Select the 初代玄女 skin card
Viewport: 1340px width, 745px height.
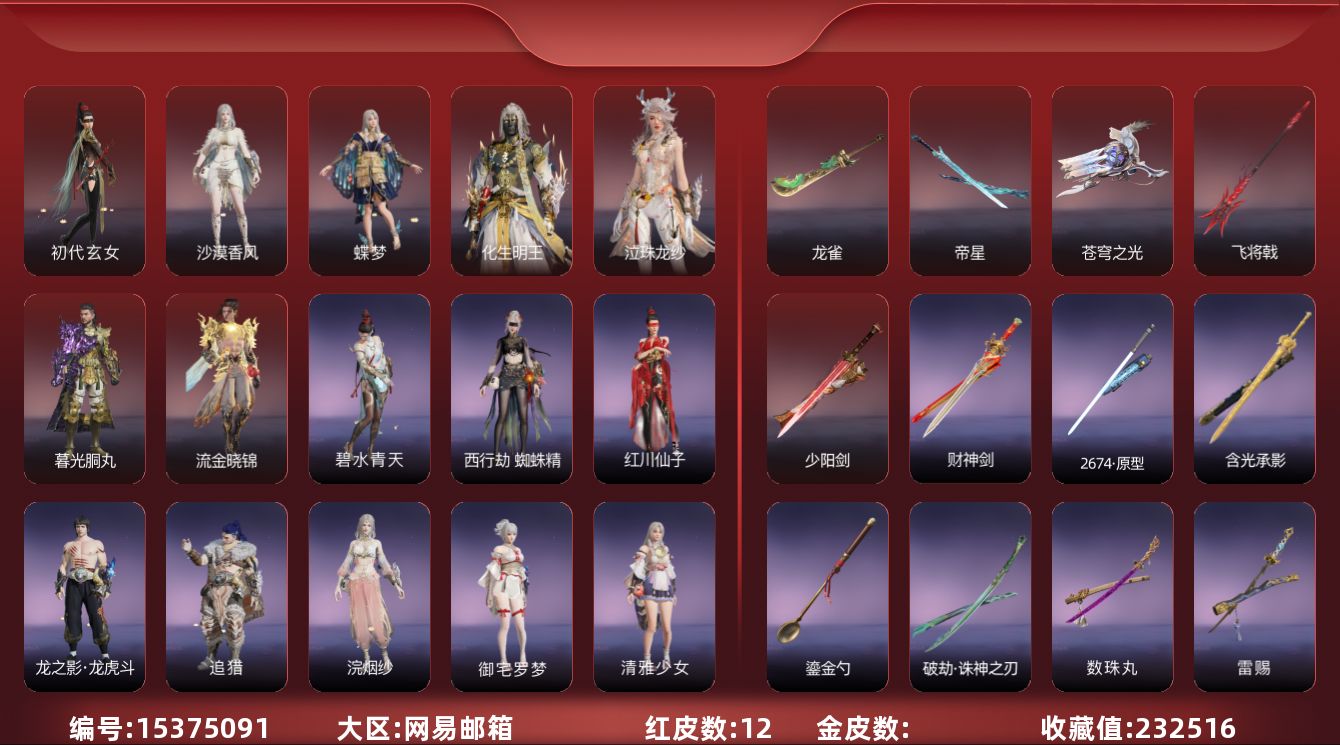(x=85, y=180)
